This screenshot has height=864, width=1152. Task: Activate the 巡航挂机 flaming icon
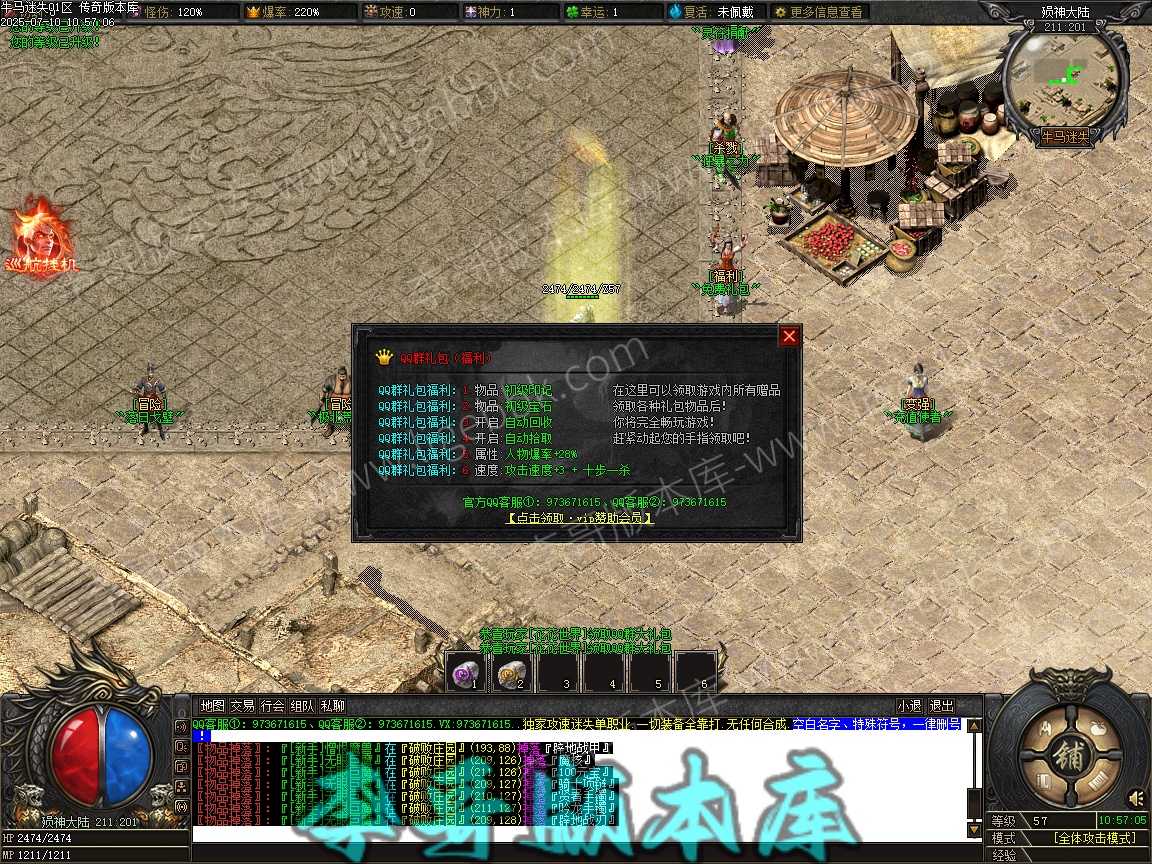[37, 236]
